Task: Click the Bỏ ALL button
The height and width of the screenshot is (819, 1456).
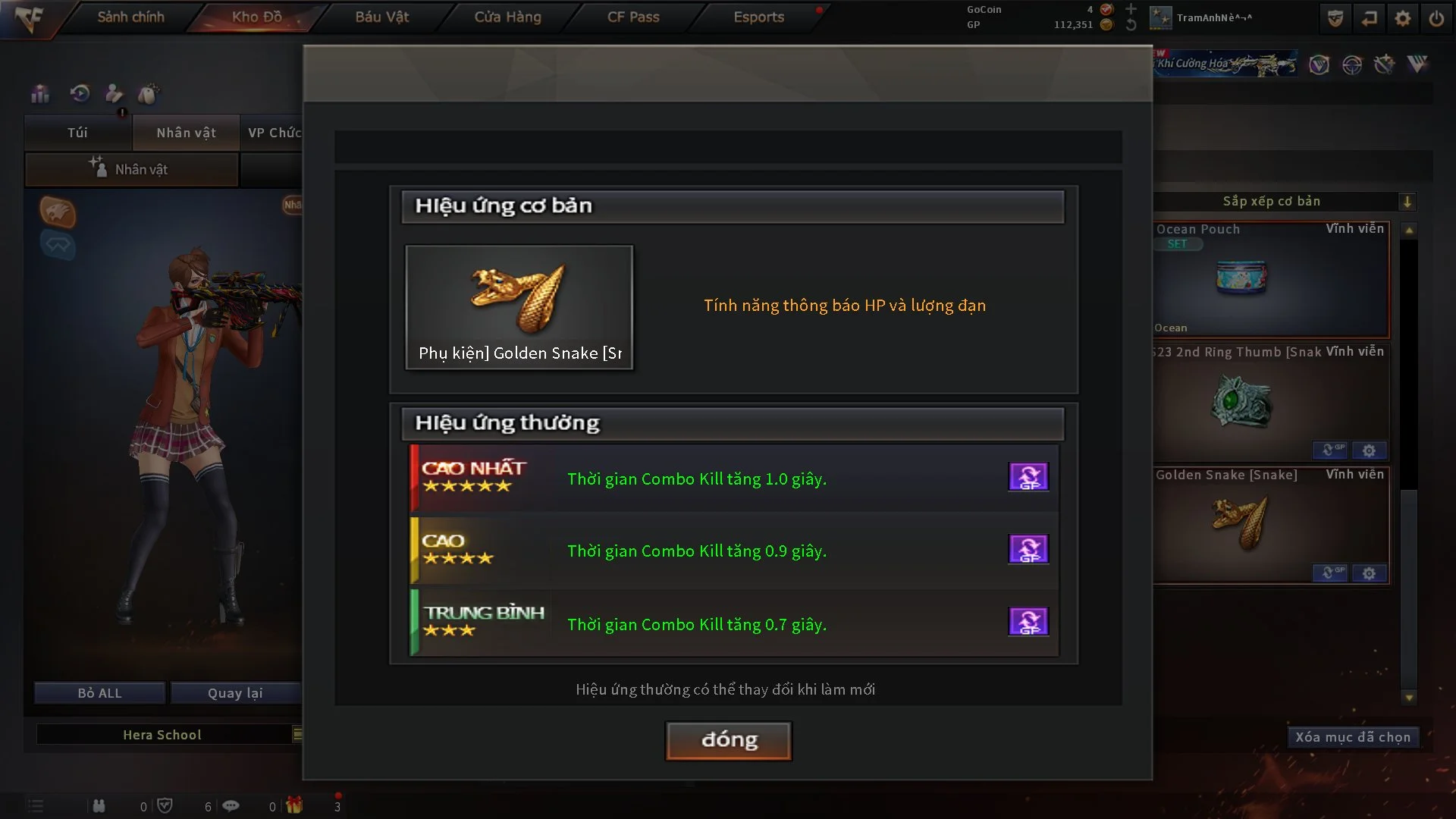Action: pos(99,693)
